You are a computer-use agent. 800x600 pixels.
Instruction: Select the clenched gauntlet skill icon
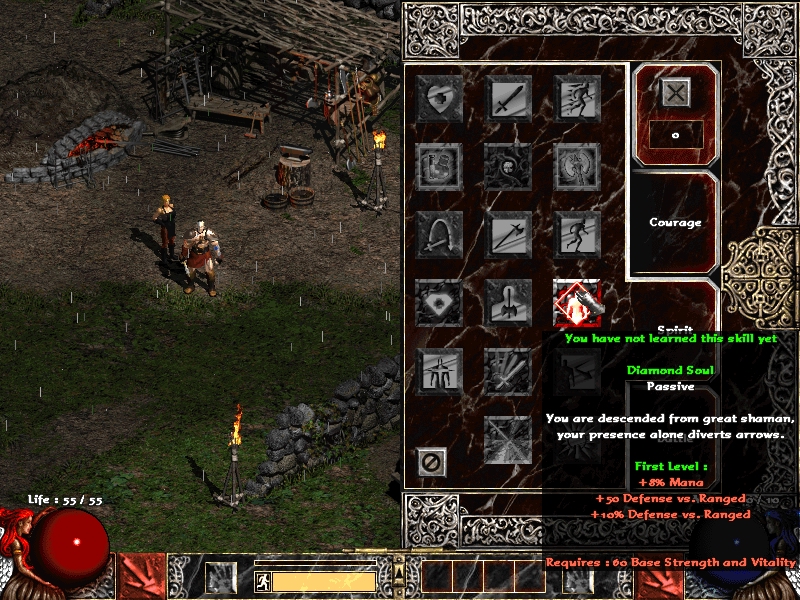click(439, 165)
